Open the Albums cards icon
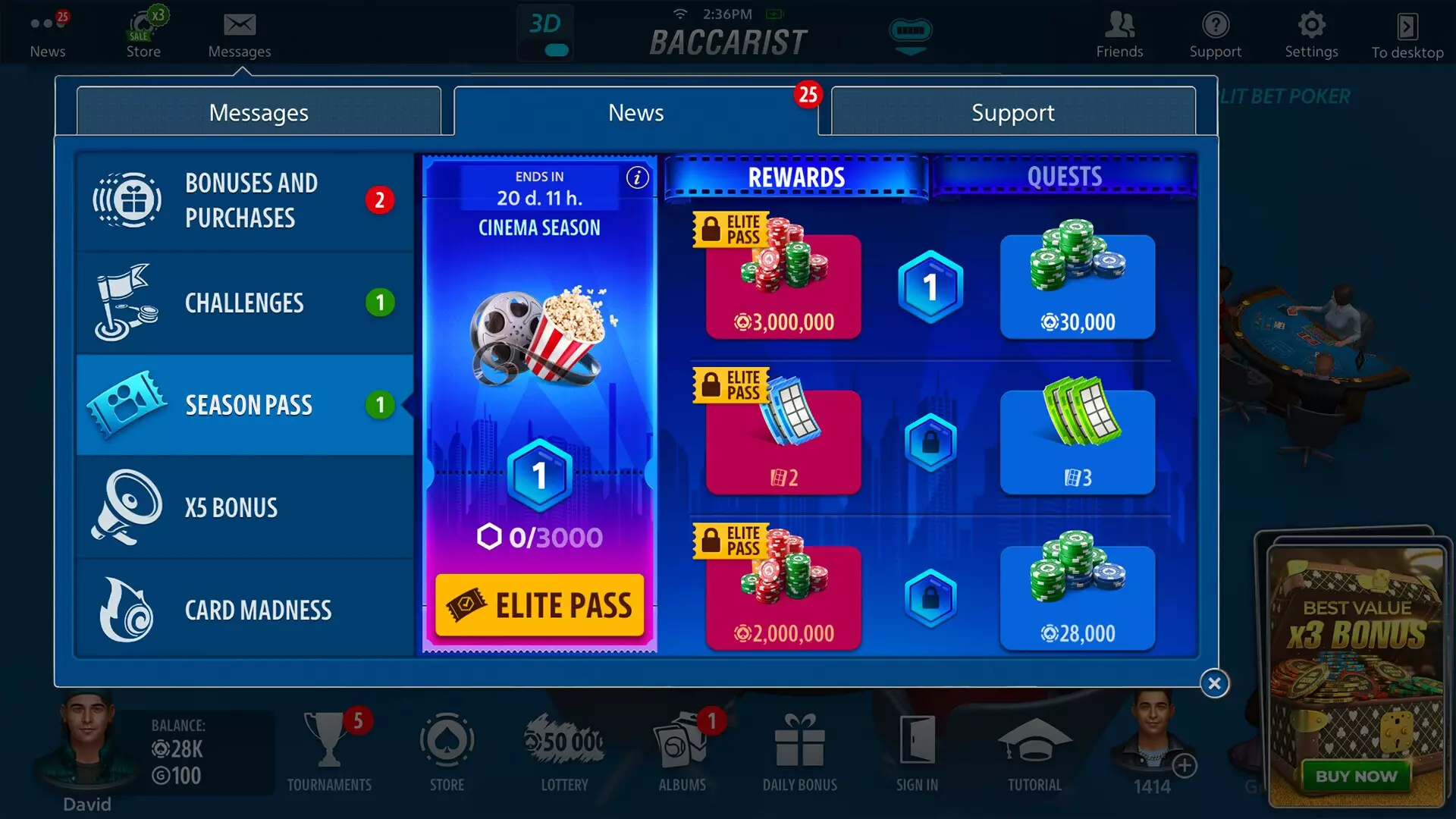Viewport: 1456px width, 819px height. (682, 739)
